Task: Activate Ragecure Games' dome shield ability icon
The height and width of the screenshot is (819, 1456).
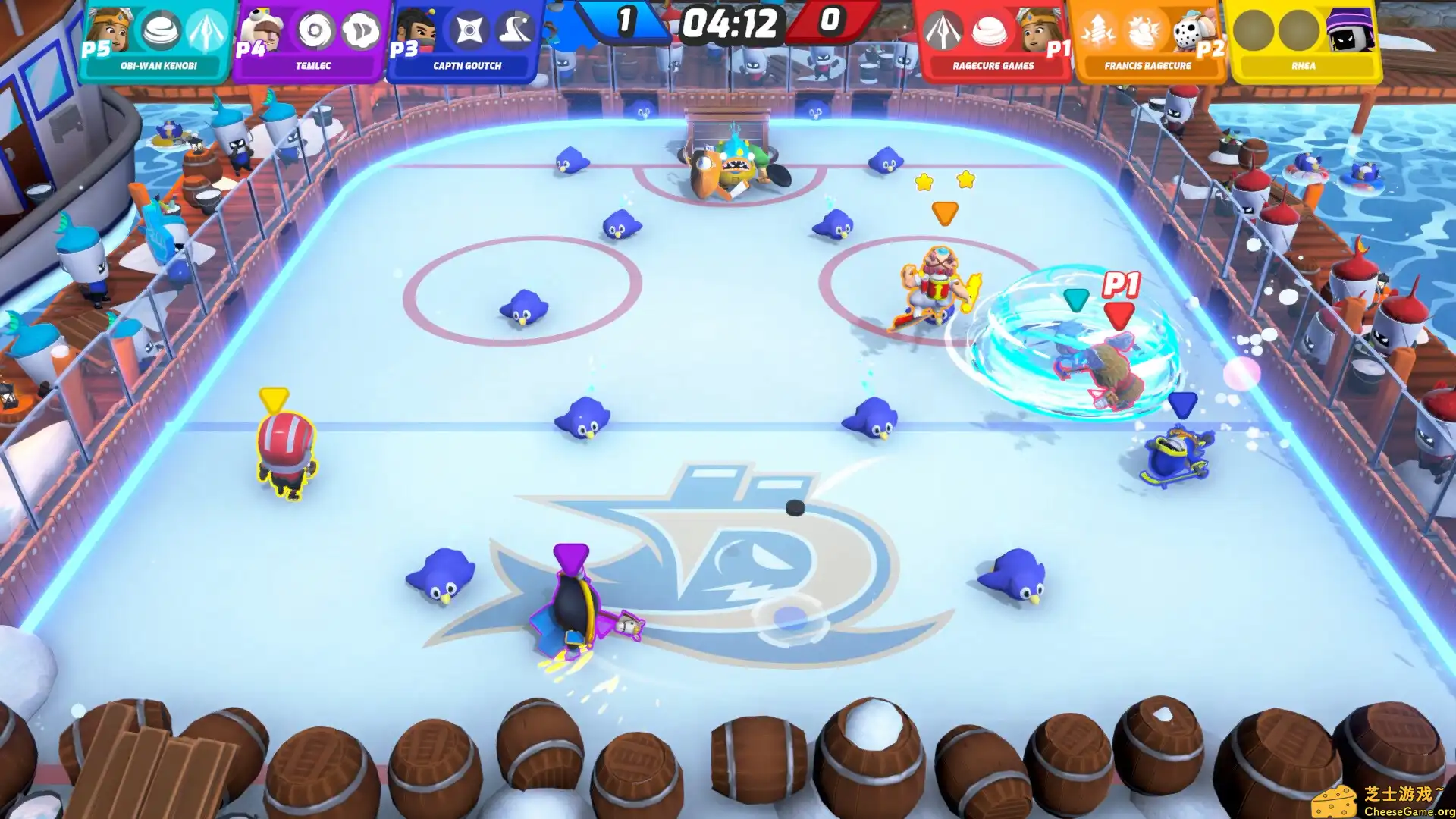Action: (x=989, y=31)
